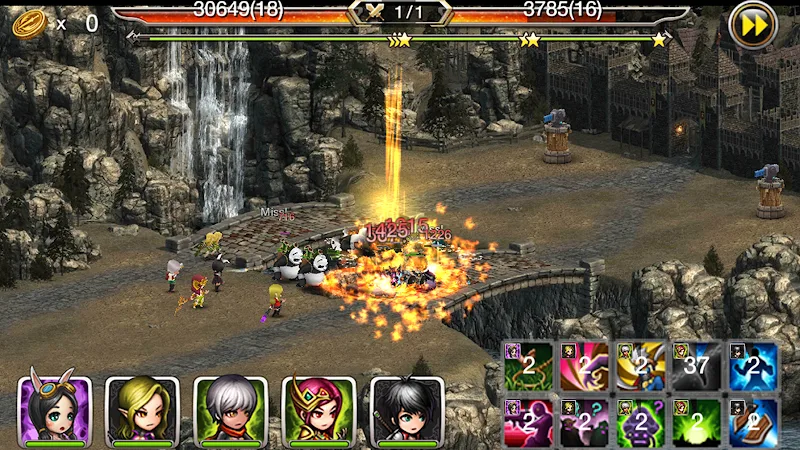This screenshot has width=800, height=450.
Task: Select the white-haired hero portrait
Action: (230, 410)
